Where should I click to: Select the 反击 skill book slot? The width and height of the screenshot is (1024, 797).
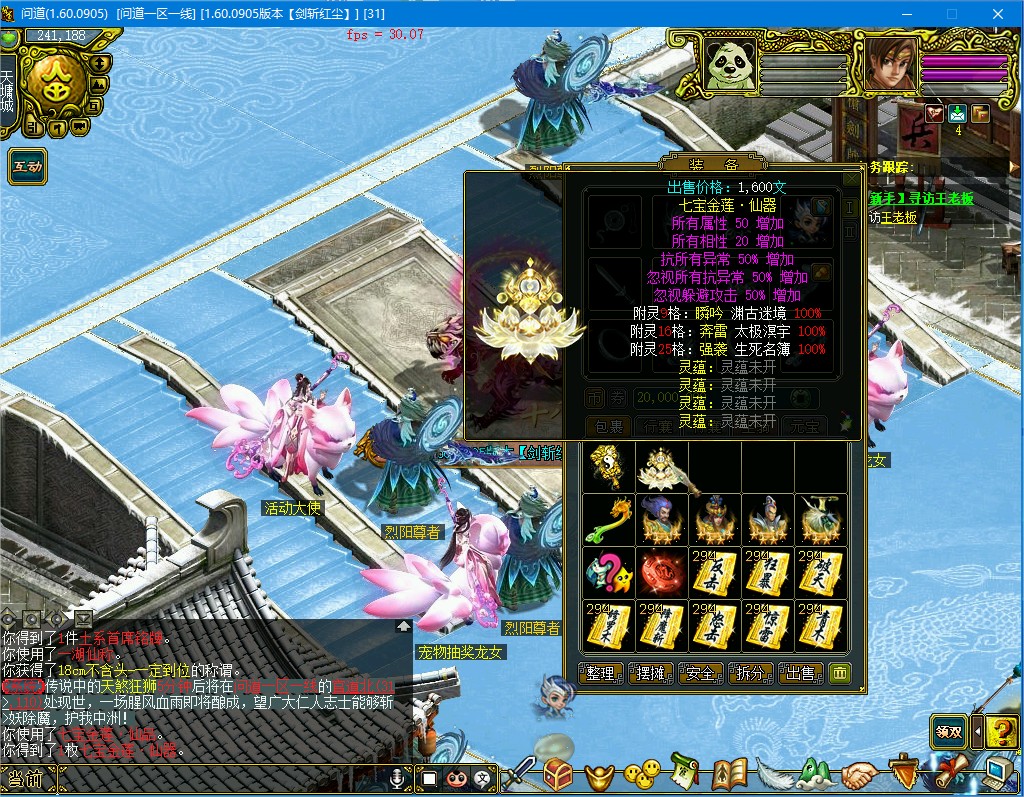(x=715, y=572)
